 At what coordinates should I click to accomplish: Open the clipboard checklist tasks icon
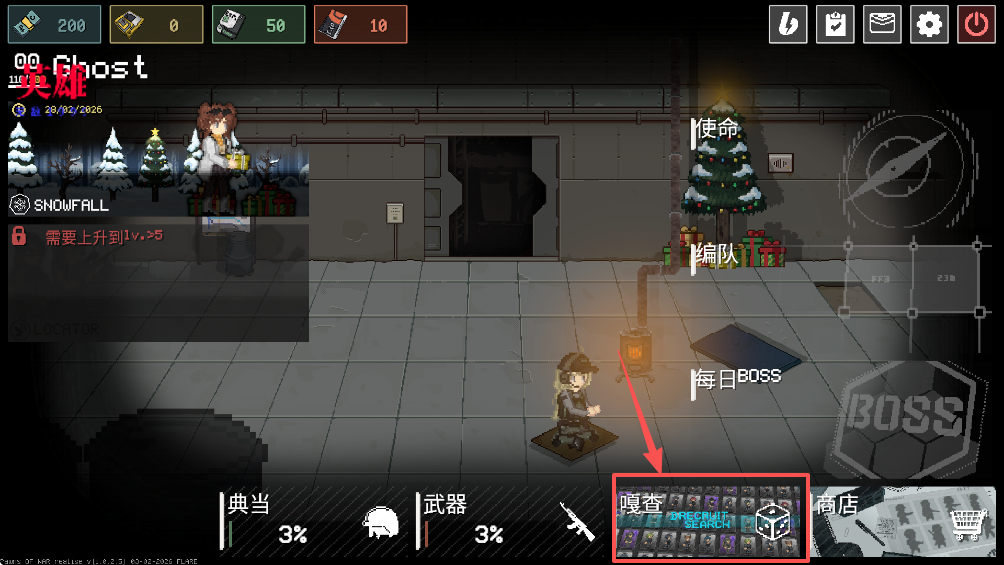(835, 24)
